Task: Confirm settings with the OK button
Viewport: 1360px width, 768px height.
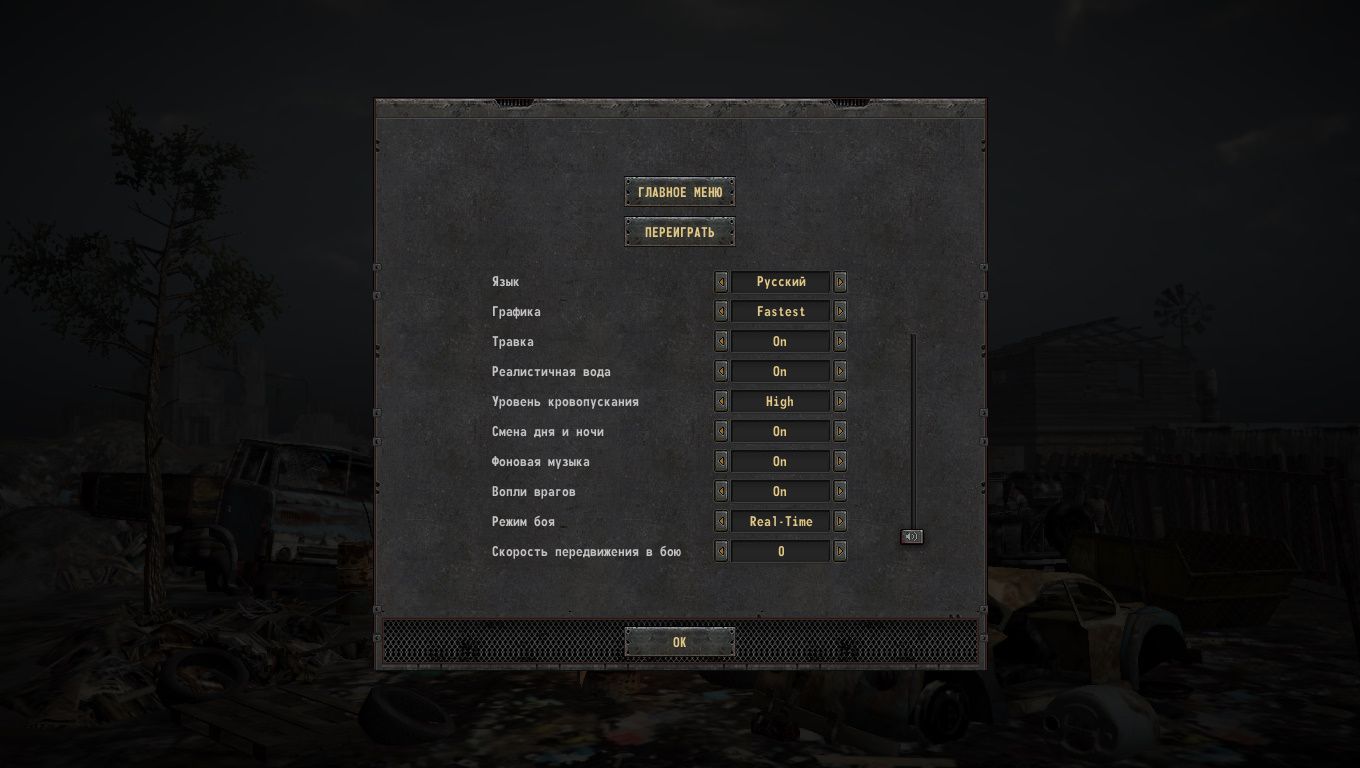Action: pyautogui.click(x=680, y=642)
